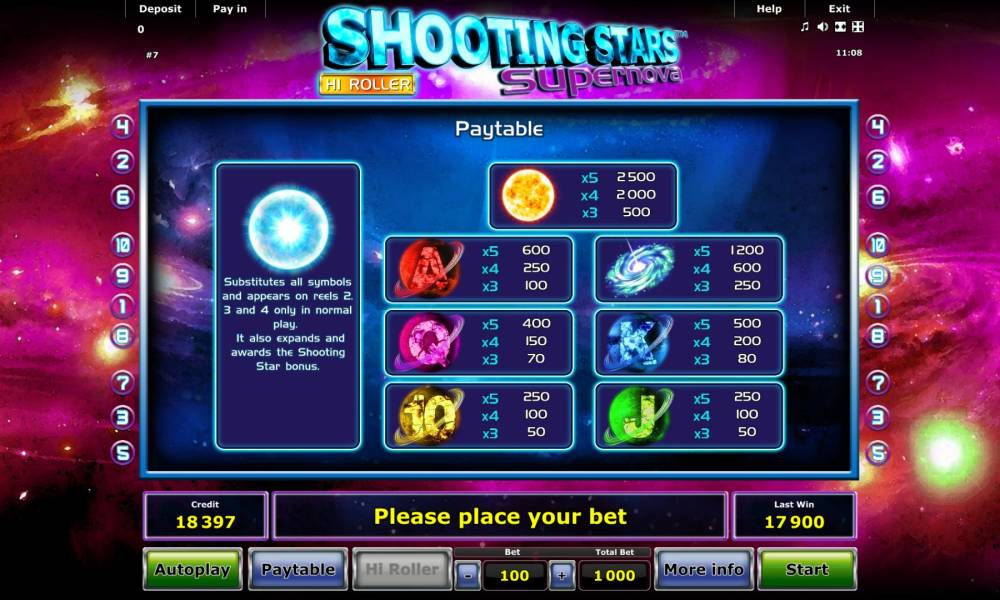Screen dimensions: 1000x600
Task: Decrease the bet with the minus button
Action: (467, 575)
